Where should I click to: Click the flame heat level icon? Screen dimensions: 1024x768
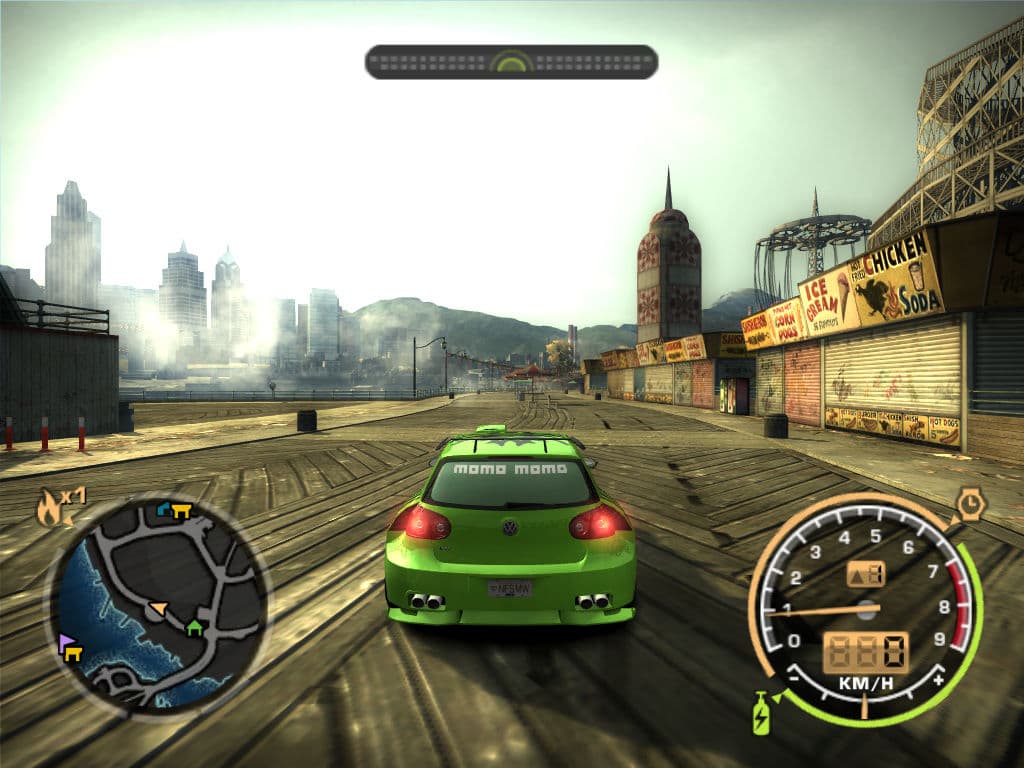[x=49, y=509]
